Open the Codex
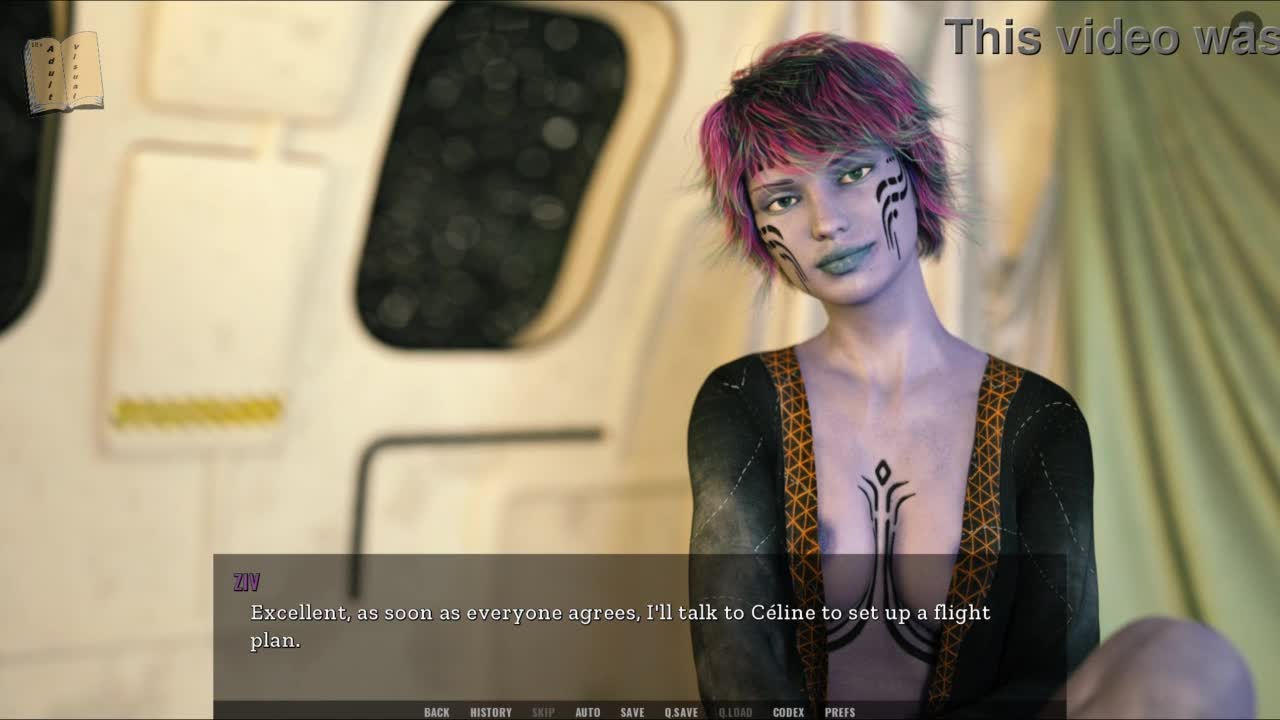The height and width of the screenshot is (720, 1280). pos(788,712)
